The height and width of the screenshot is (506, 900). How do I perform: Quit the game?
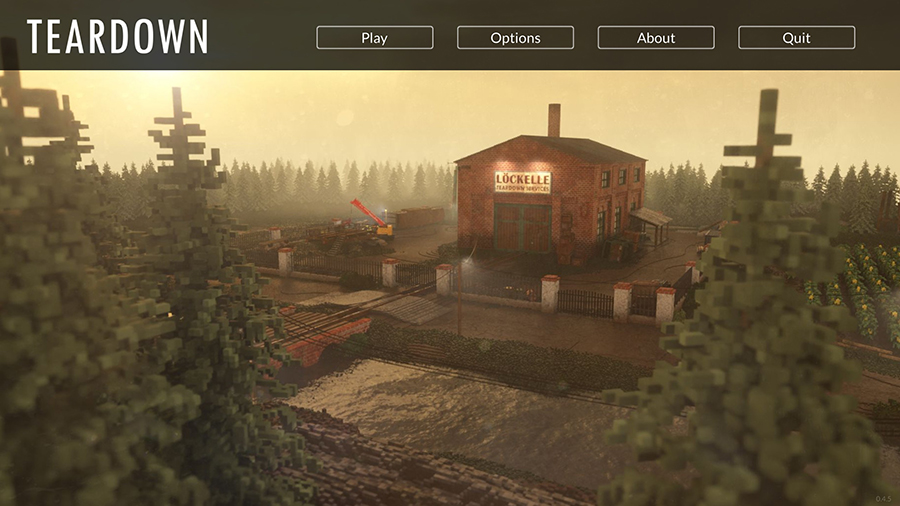pos(796,38)
